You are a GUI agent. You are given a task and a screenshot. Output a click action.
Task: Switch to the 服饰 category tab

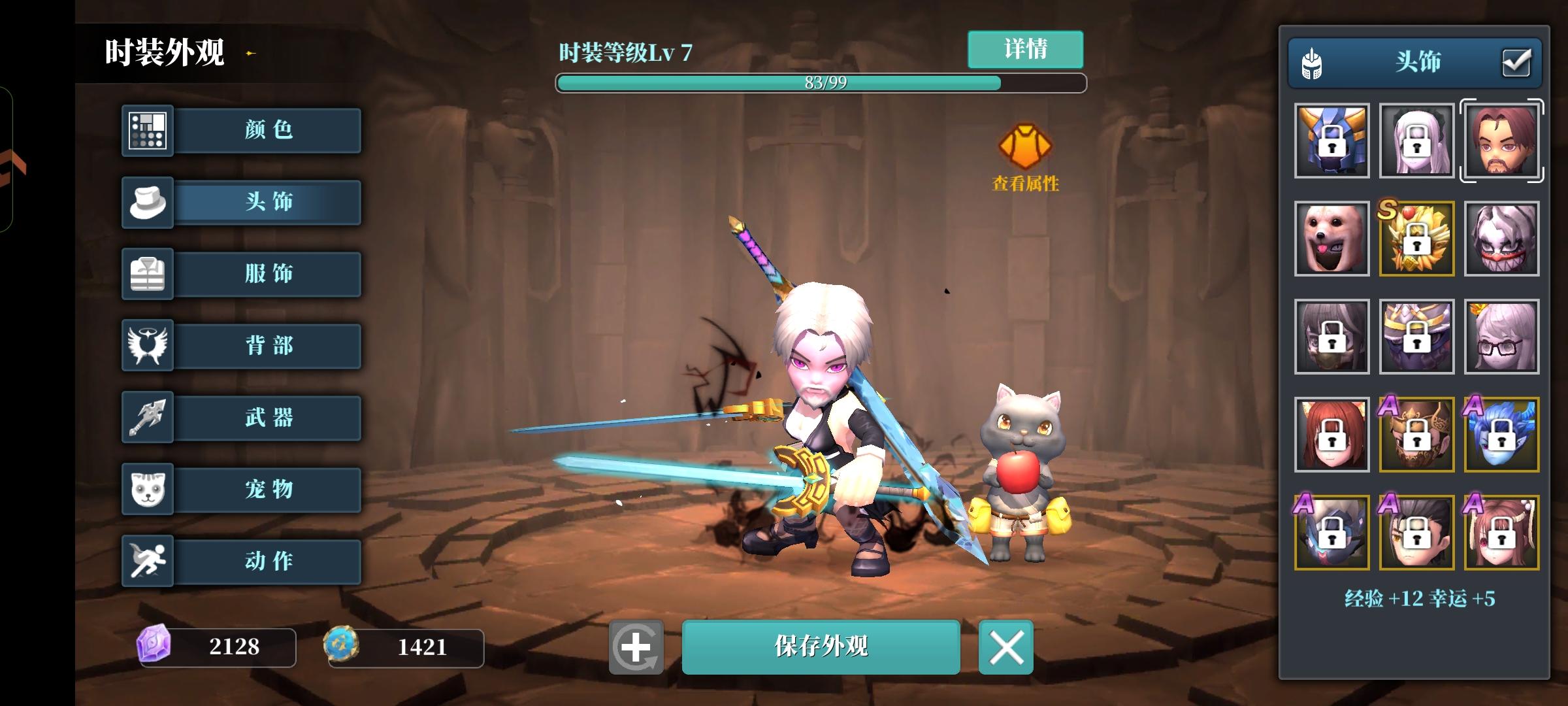[x=268, y=274]
